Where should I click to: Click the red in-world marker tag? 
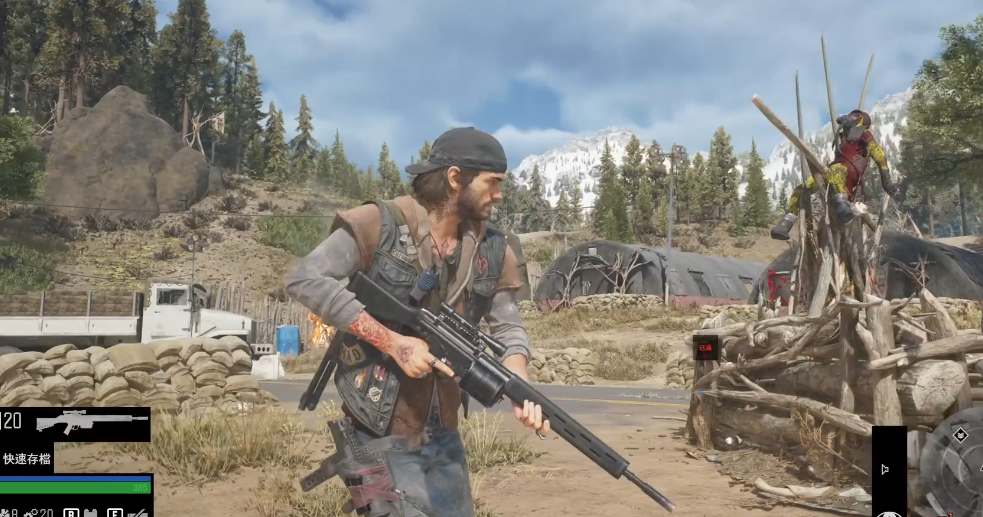(706, 348)
